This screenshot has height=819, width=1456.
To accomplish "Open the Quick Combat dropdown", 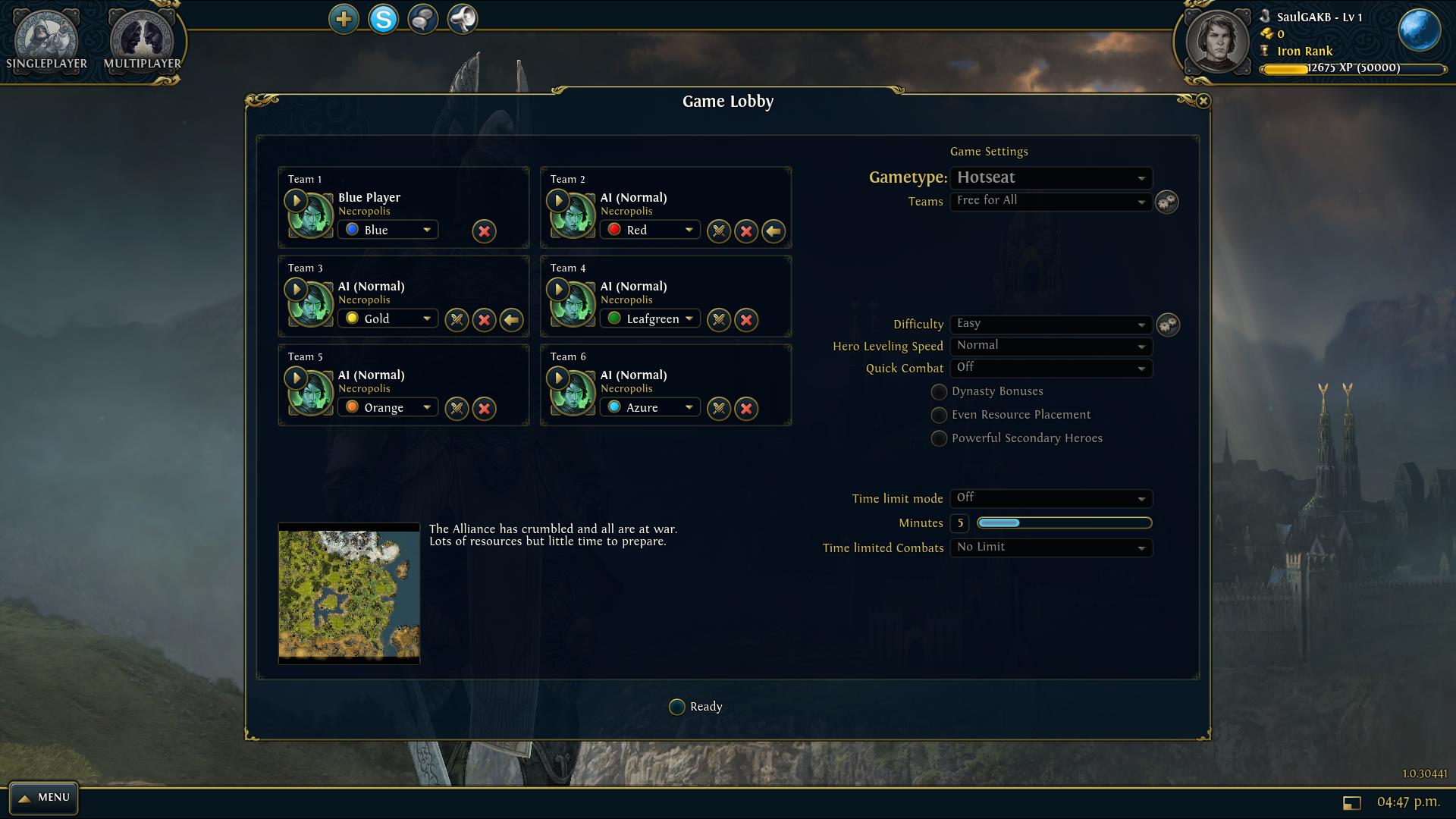I will (1050, 368).
